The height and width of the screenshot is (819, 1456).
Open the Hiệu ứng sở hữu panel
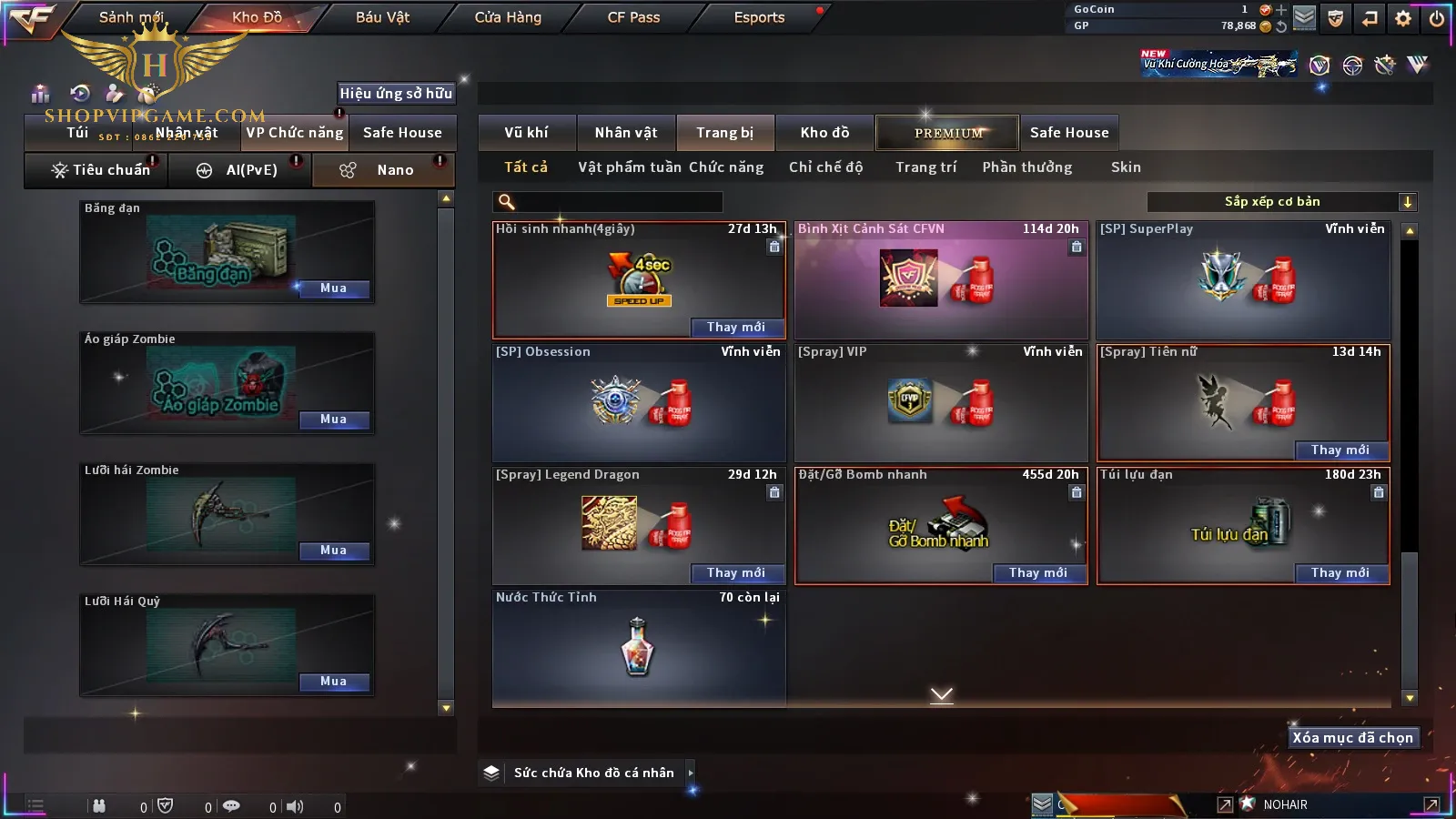(396, 93)
